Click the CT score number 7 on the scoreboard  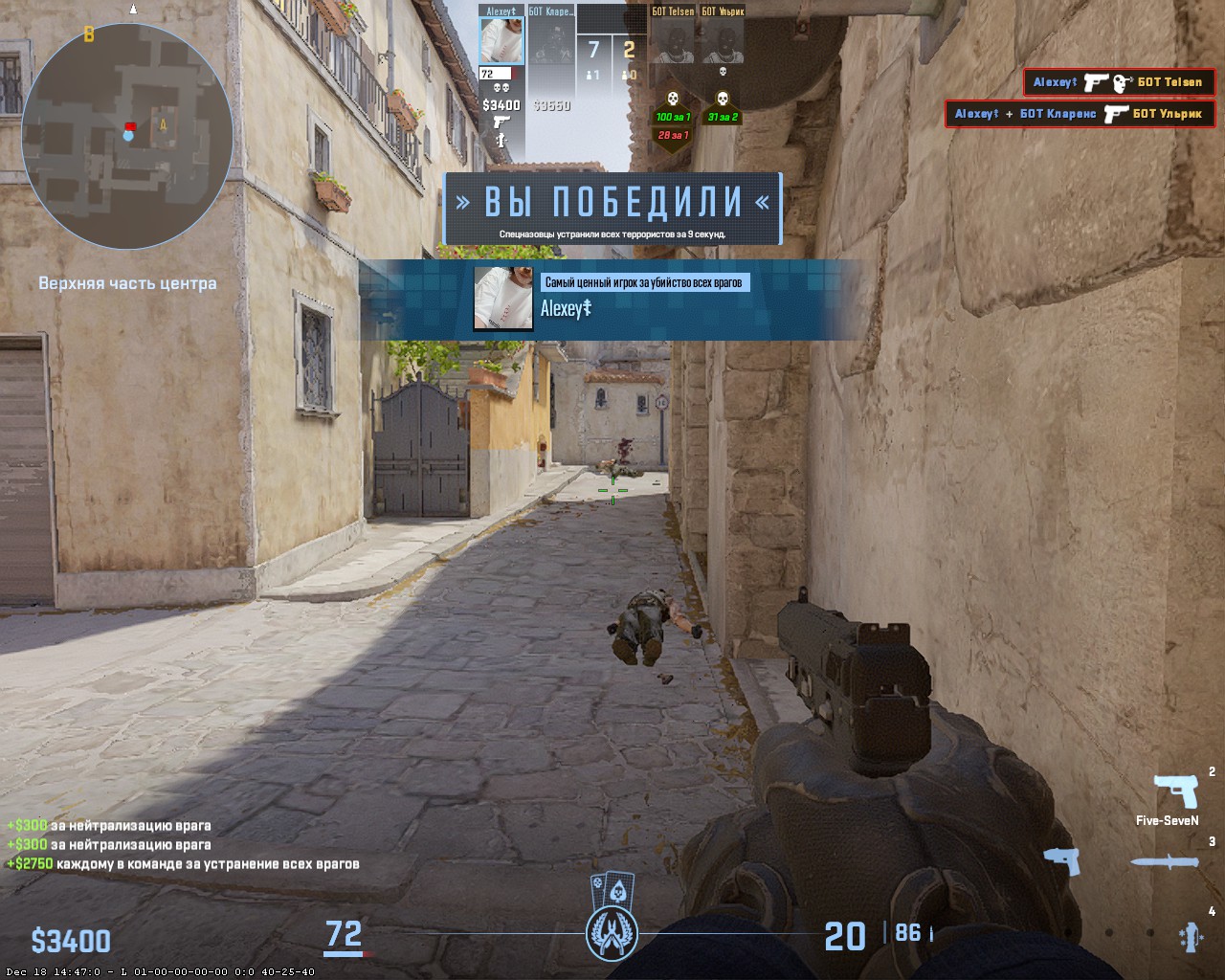pyautogui.click(x=591, y=47)
